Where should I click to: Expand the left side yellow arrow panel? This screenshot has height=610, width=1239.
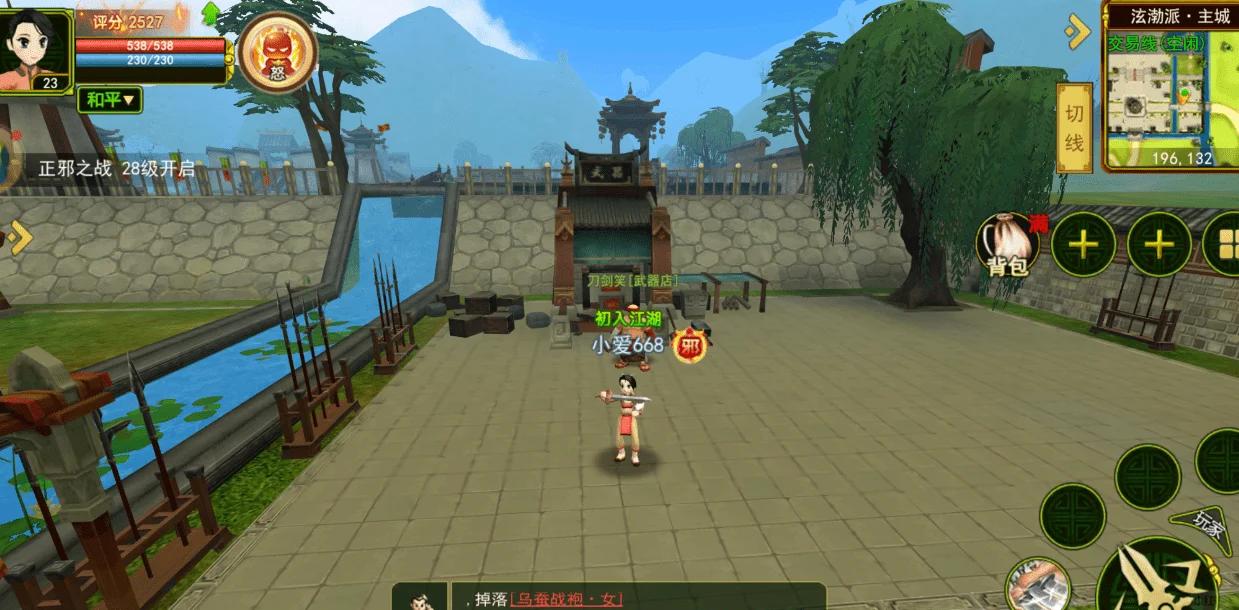pyautogui.click(x=18, y=237)
